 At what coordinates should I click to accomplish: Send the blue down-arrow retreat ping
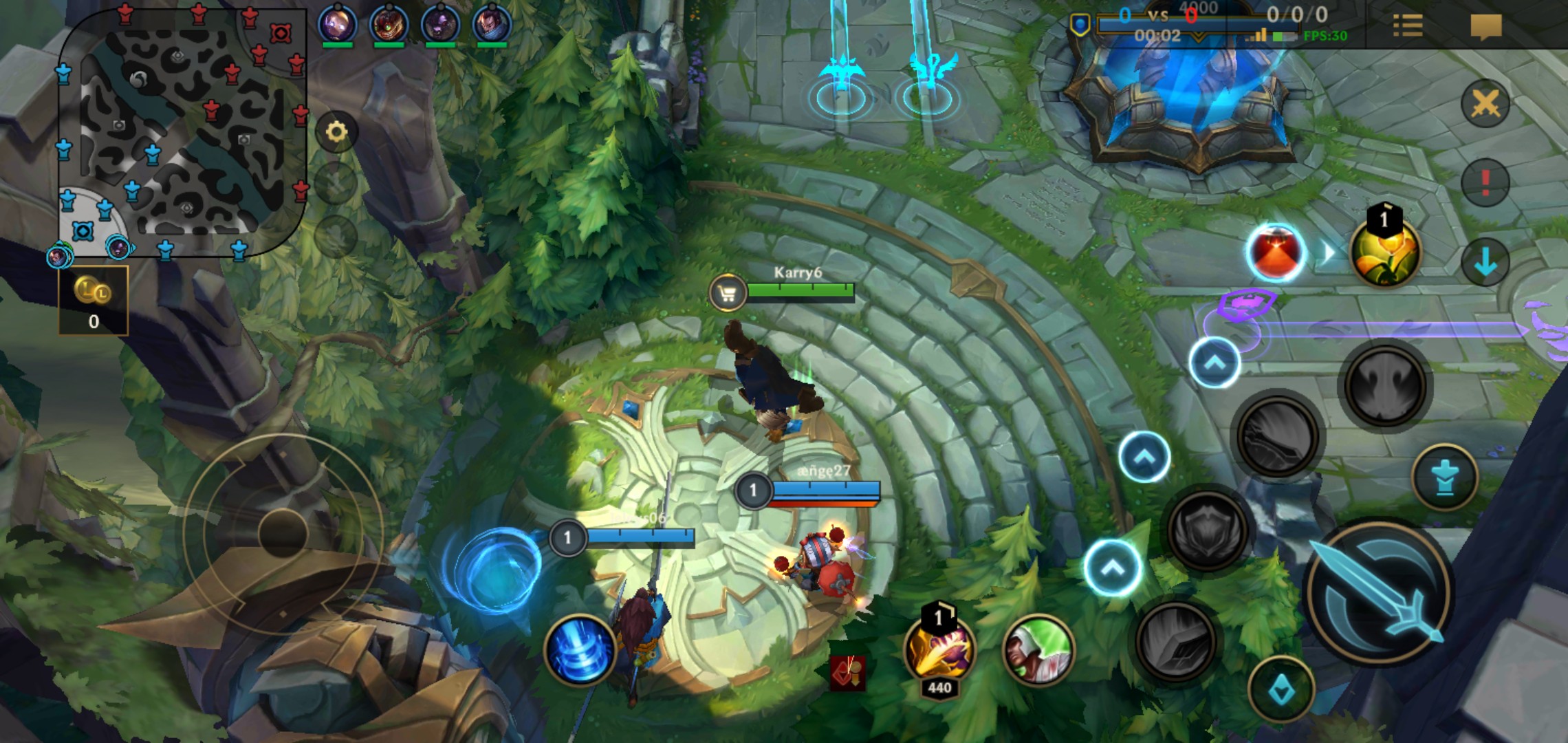pos(1485,262)
